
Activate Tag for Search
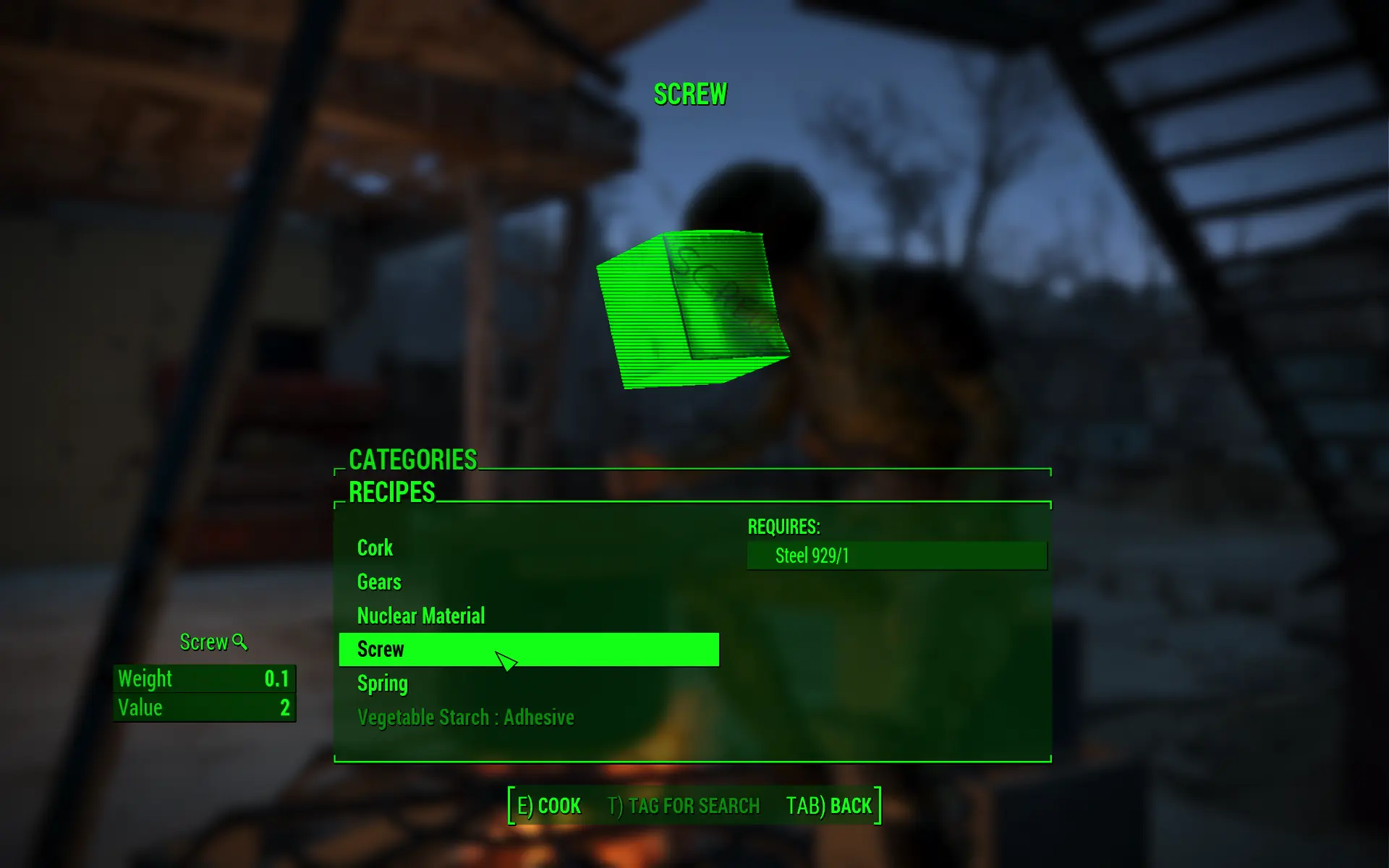tap(684, 806)
